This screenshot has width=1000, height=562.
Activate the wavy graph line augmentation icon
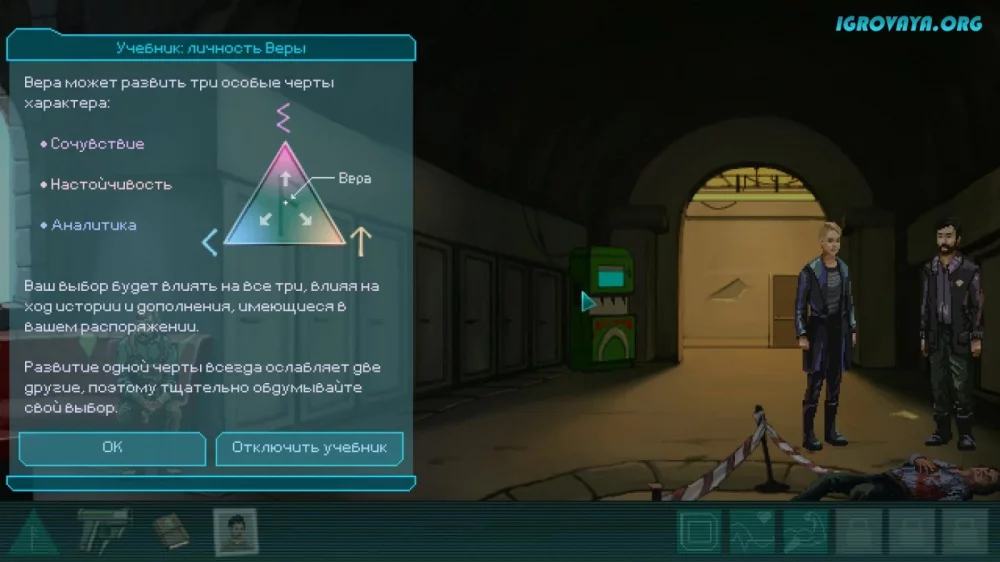(x=752, y=531)
